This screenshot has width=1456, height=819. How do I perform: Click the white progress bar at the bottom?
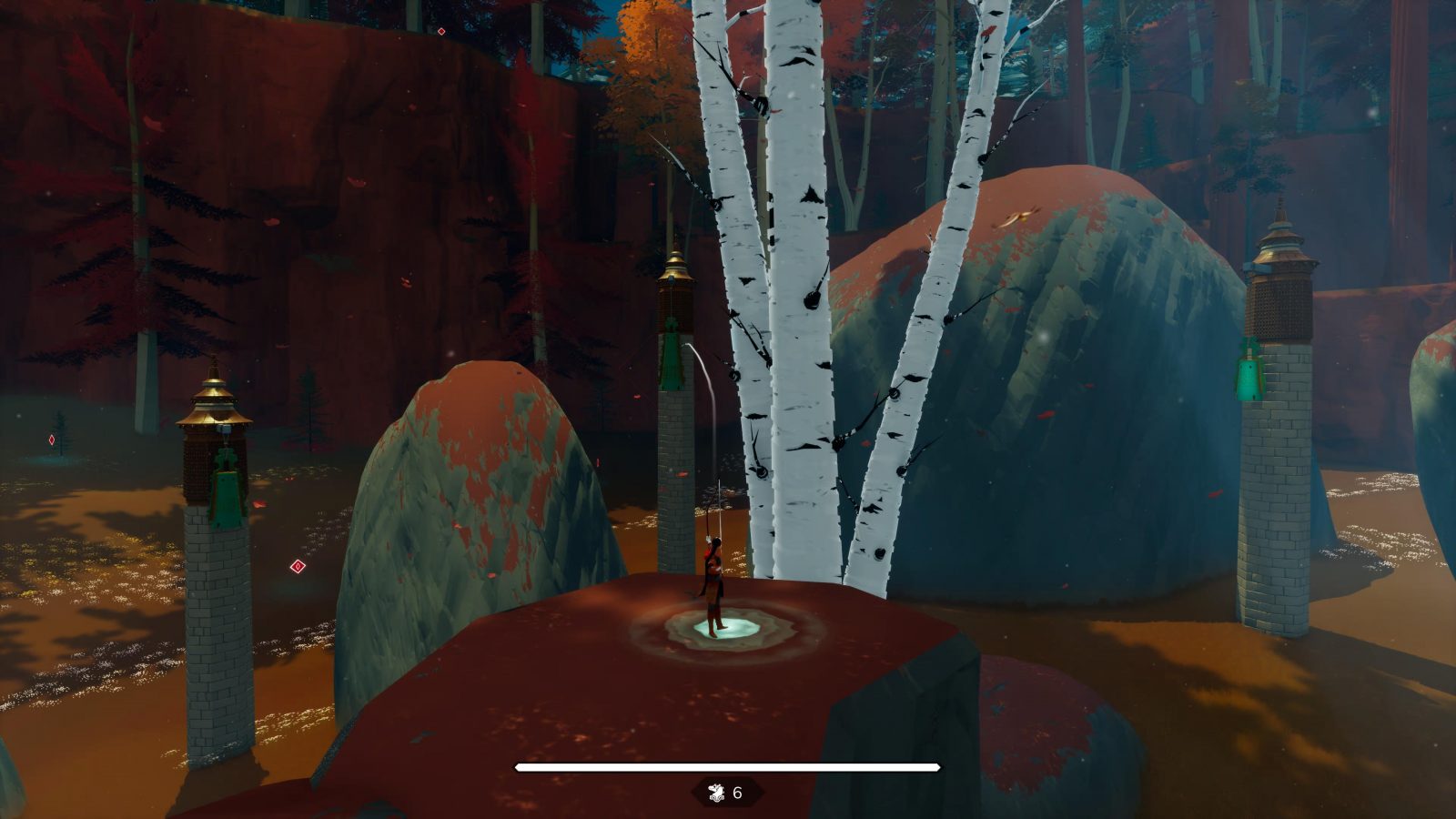tap(728, 767)
